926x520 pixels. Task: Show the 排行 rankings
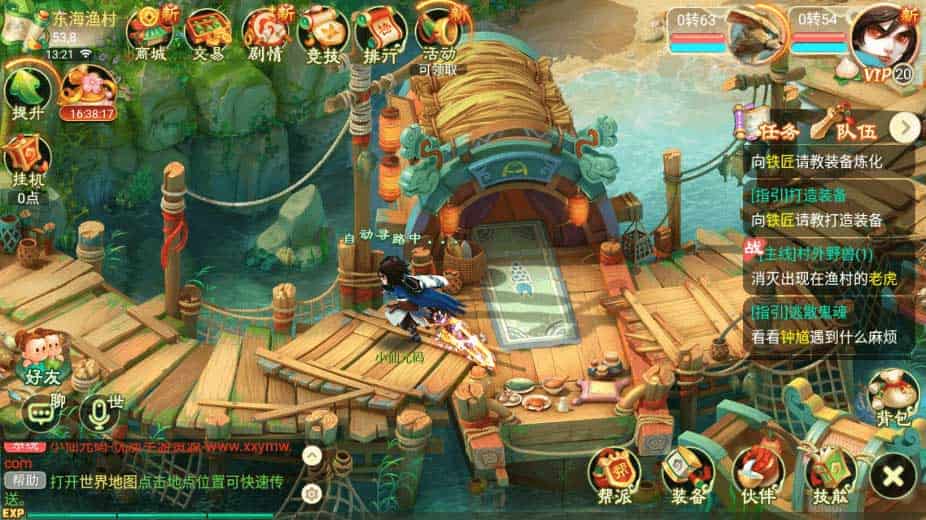380,31
